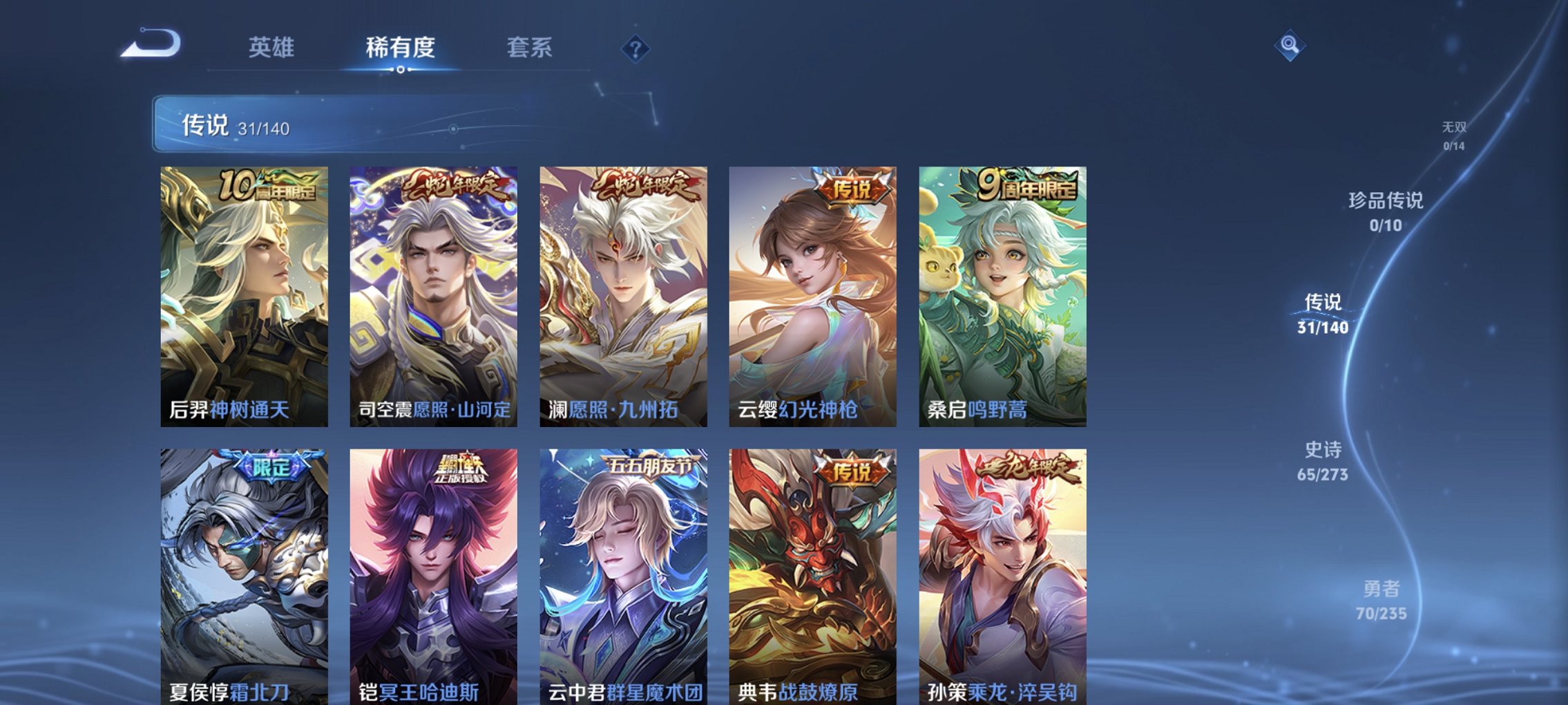Image resolution: width=1568 pixels, height=705 pixels.
Task: Open the help question mark icon
Action: click(x=636, y=48)
